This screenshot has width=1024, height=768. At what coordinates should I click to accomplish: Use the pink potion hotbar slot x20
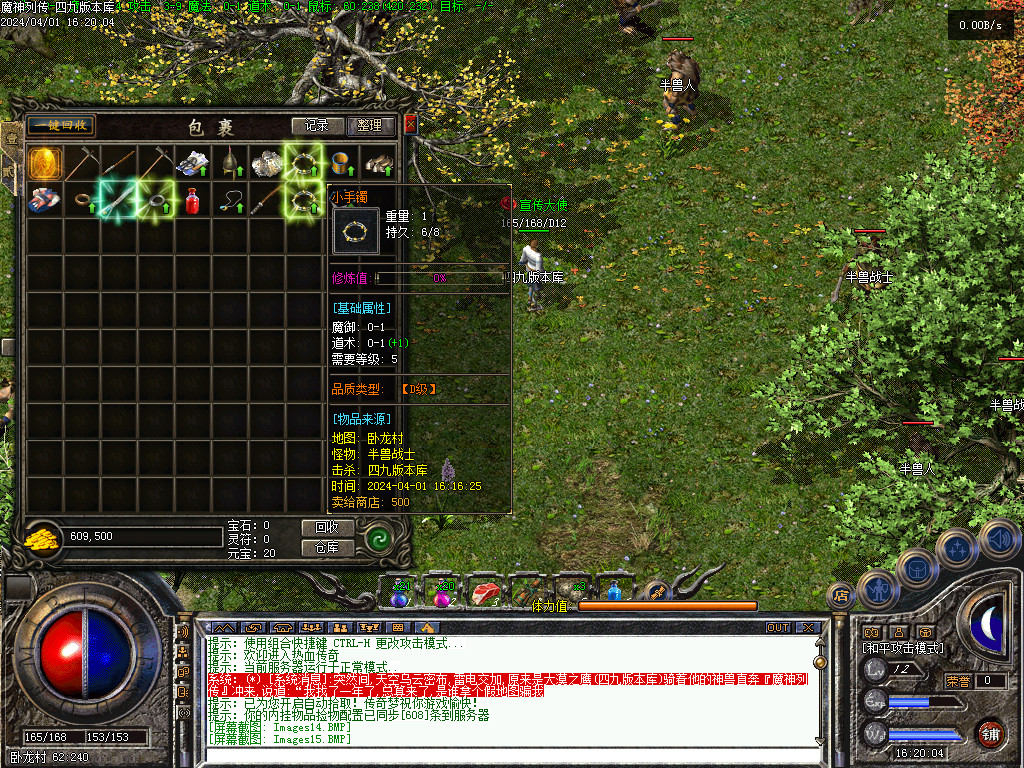[441, 593]
